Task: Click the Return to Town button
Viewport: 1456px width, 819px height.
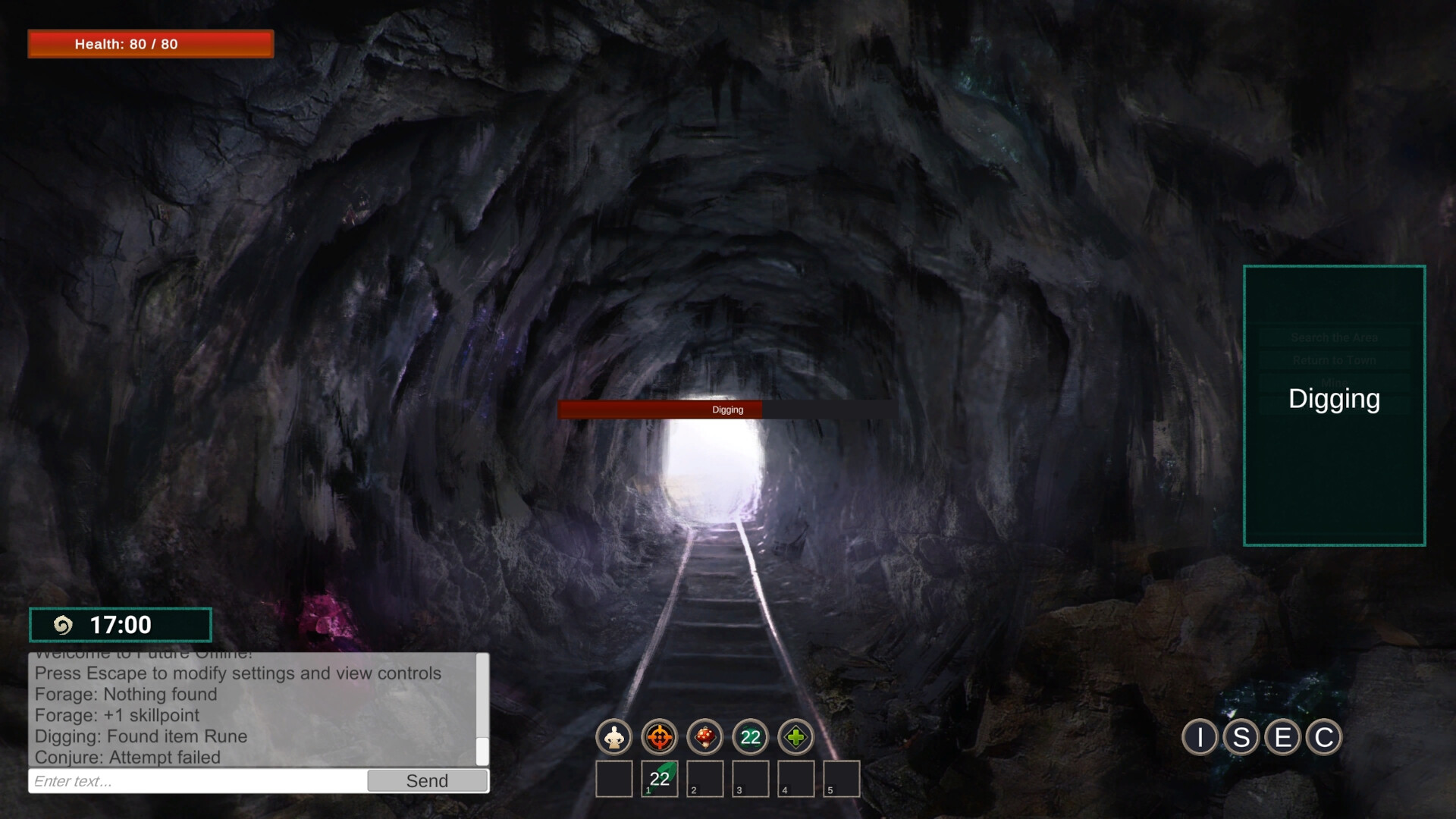Action: pyautogui.click(x=1333, y=360)
